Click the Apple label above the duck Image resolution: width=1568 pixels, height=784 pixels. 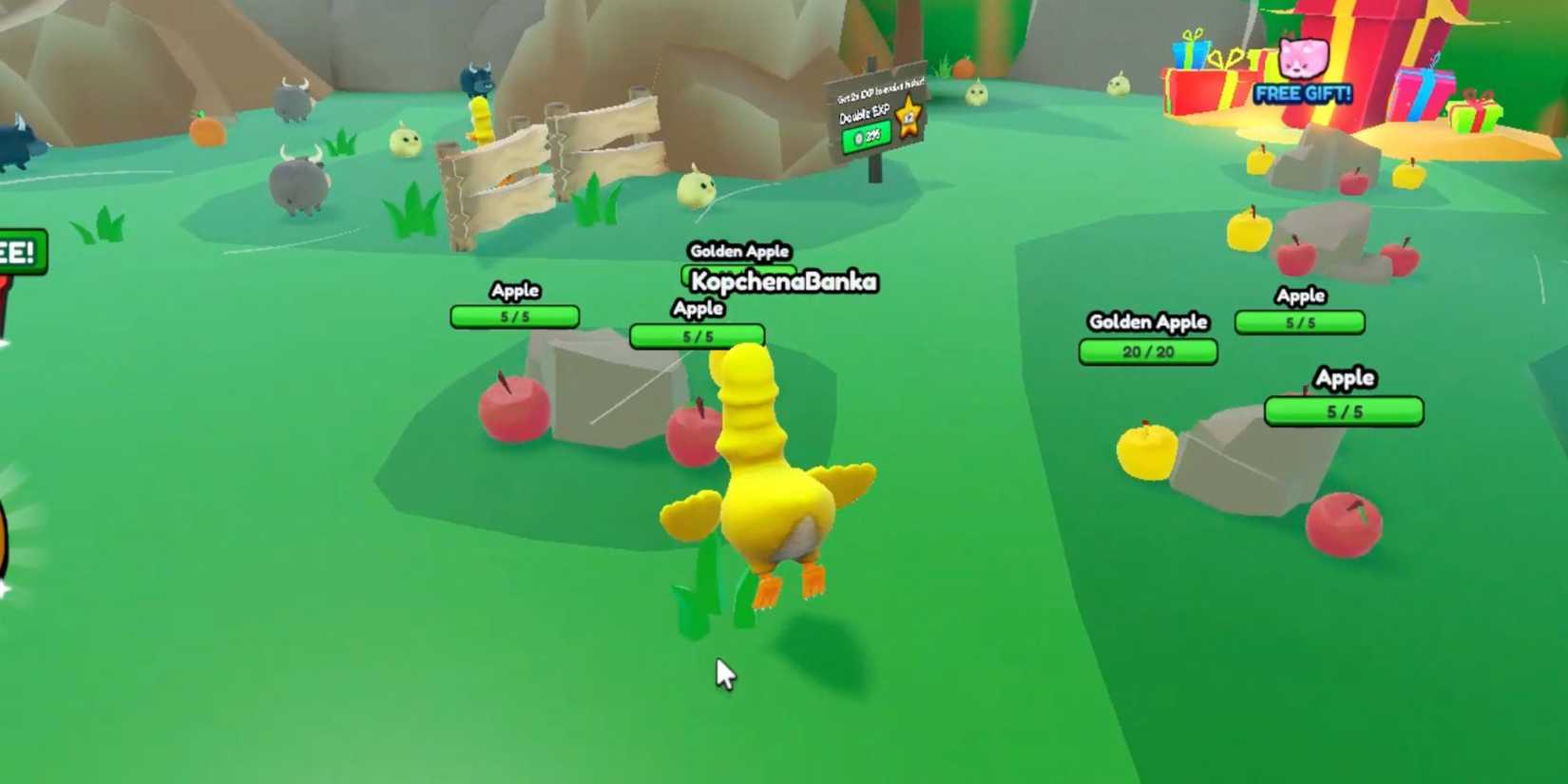click(698, 308)
